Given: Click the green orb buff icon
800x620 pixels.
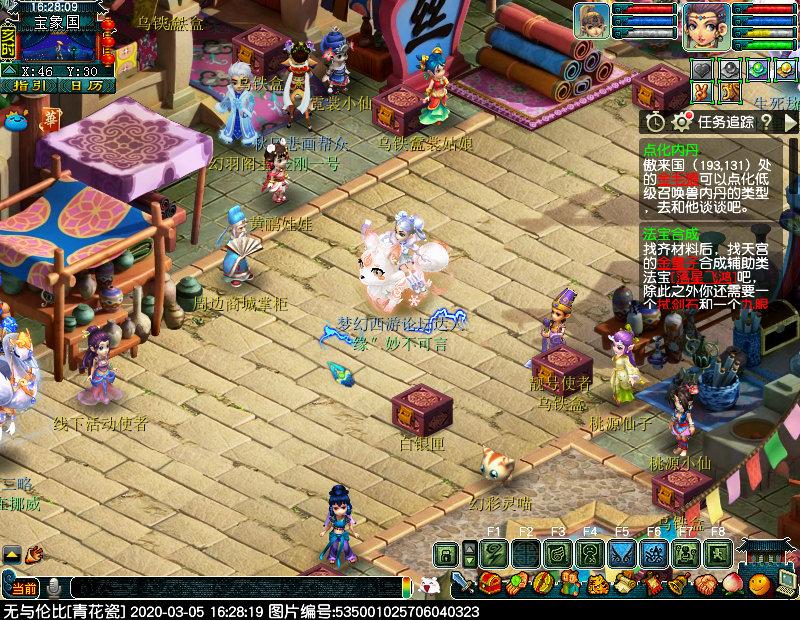Looking at the screenshot, I should click(x=758, y=69).
